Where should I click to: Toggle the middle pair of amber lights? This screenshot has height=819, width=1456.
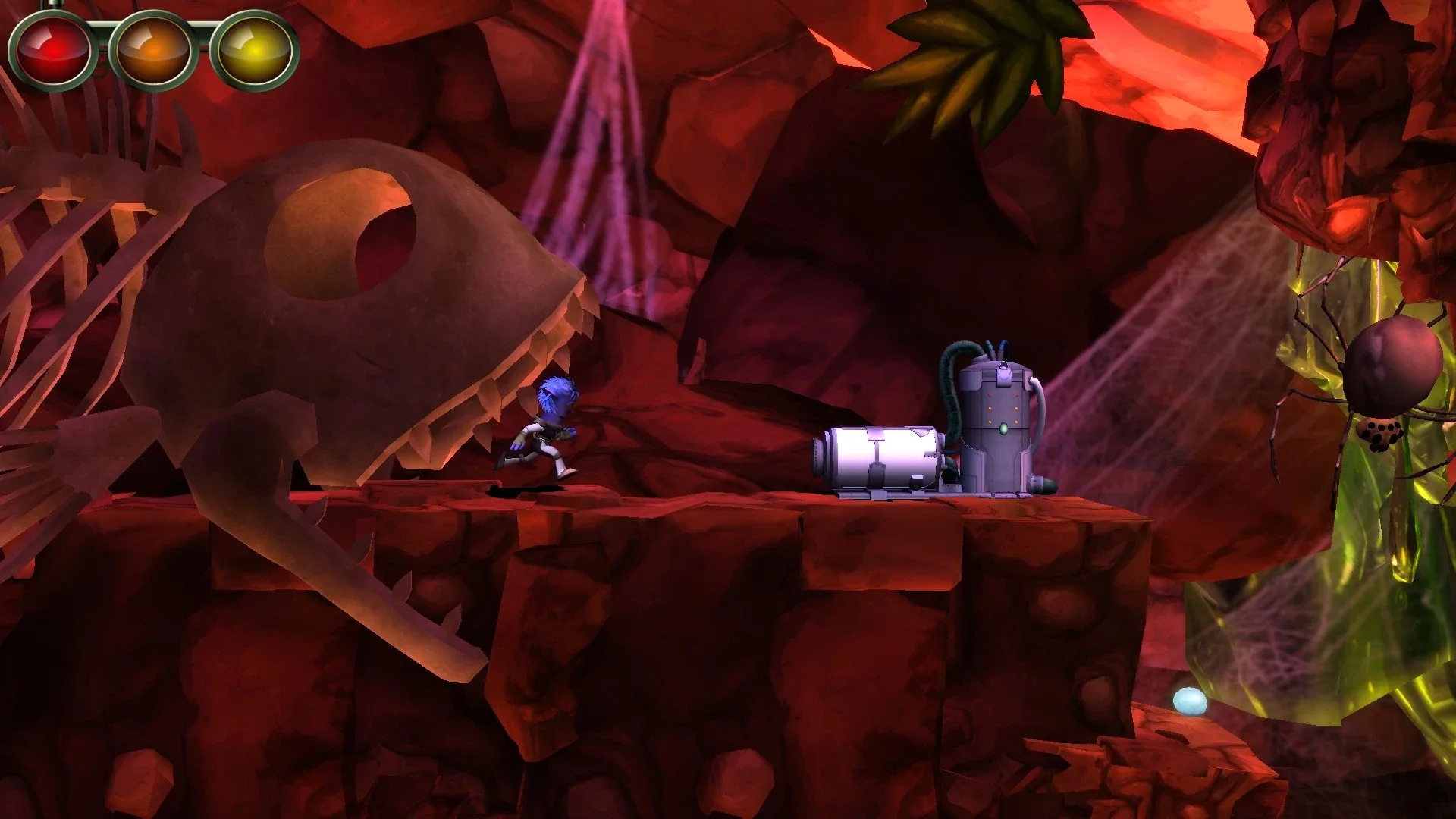1003,408
